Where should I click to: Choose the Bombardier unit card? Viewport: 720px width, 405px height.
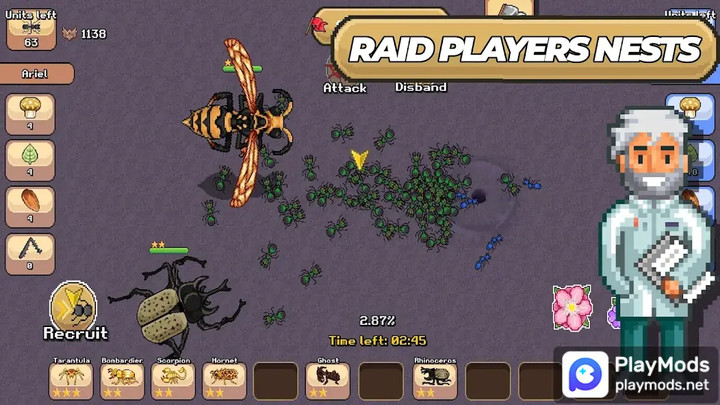click(122, 379)
